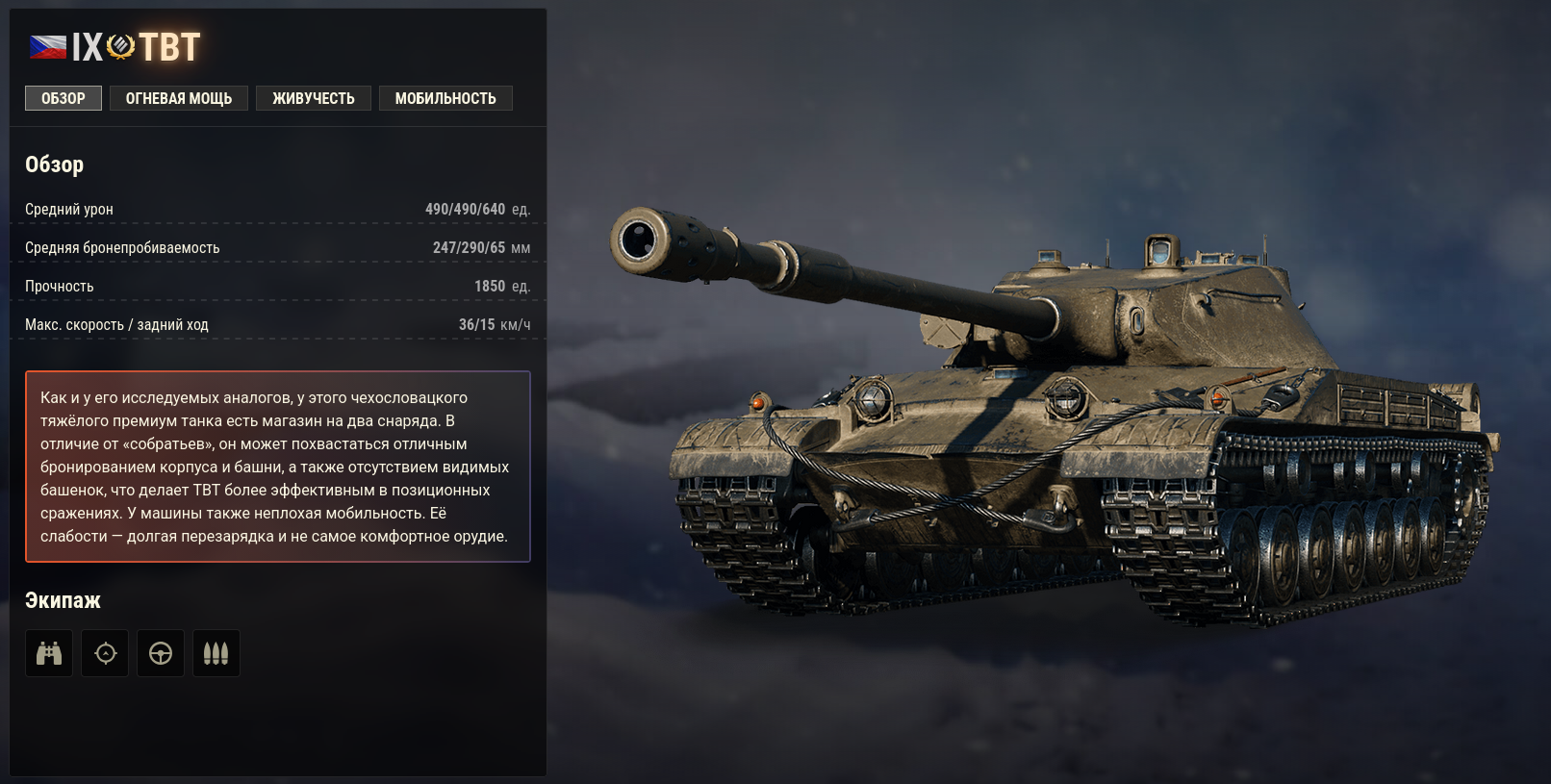The height and width of the screenshot is (784, 1551).
Task: Click the Средний урон stat row
Action: pos(279,208)
